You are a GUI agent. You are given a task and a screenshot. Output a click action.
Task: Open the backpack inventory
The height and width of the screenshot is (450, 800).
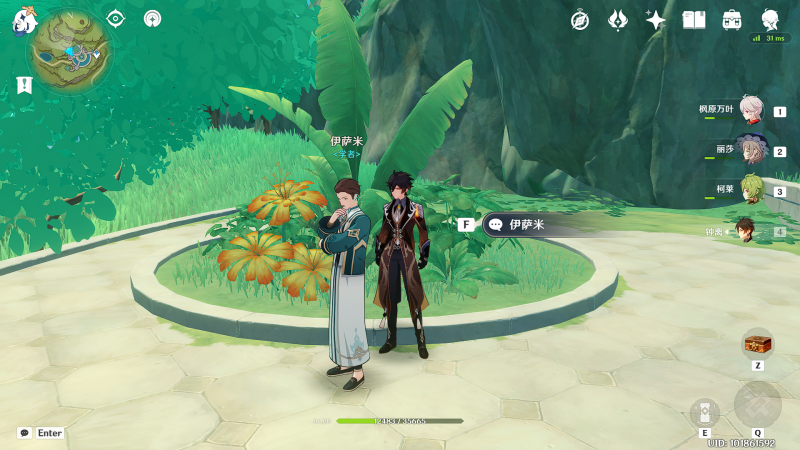pos(732,20)
